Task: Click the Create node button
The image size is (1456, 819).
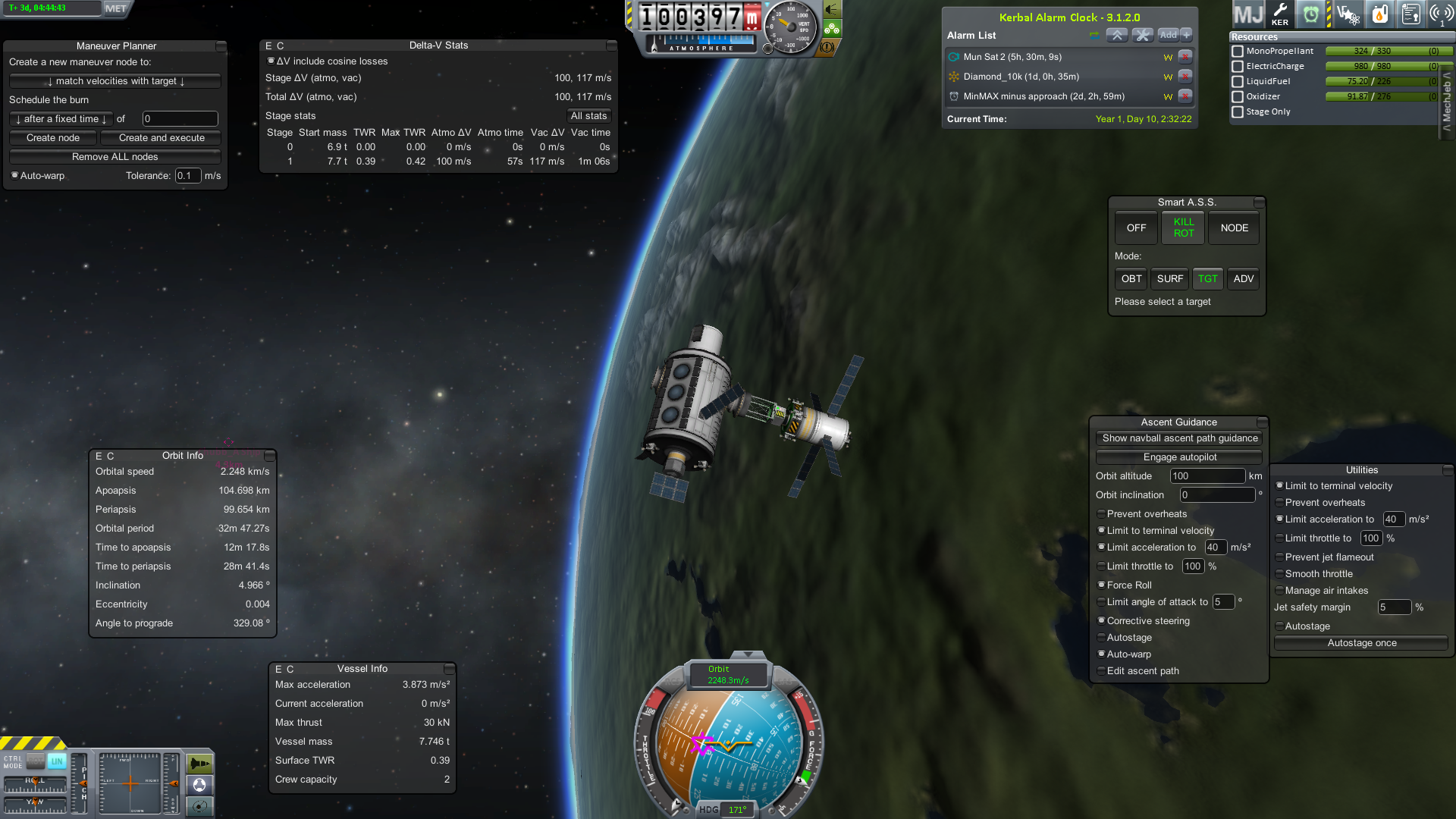Action: click(53, 138)
